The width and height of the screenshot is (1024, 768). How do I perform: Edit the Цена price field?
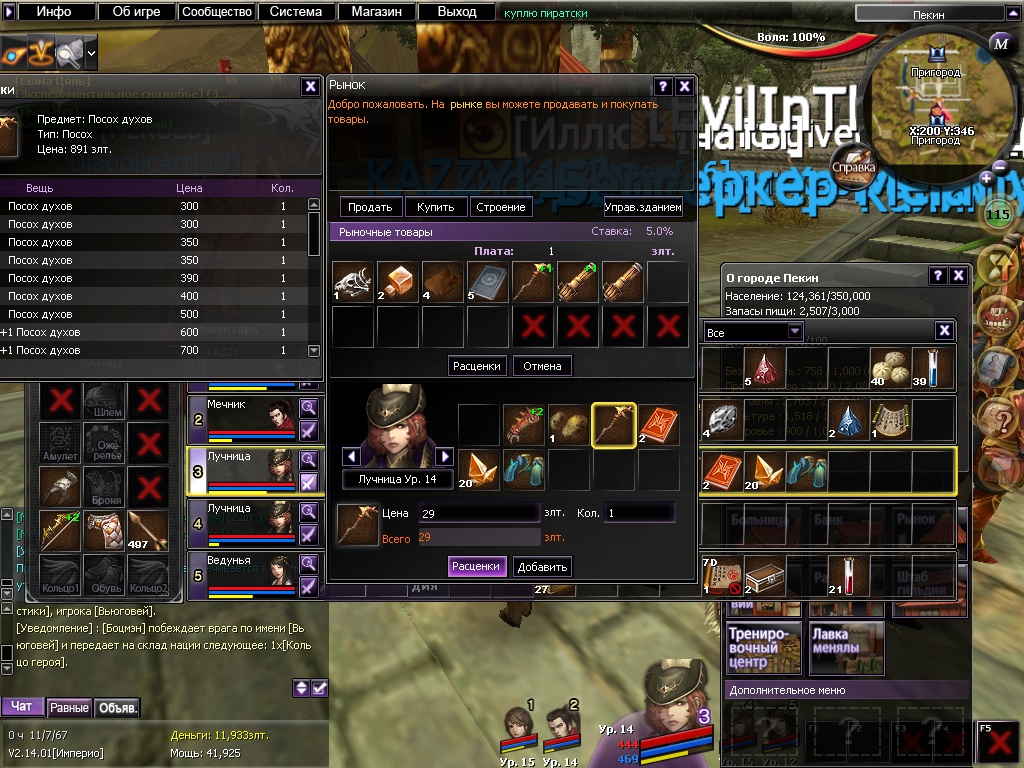(x=478, y=514)
